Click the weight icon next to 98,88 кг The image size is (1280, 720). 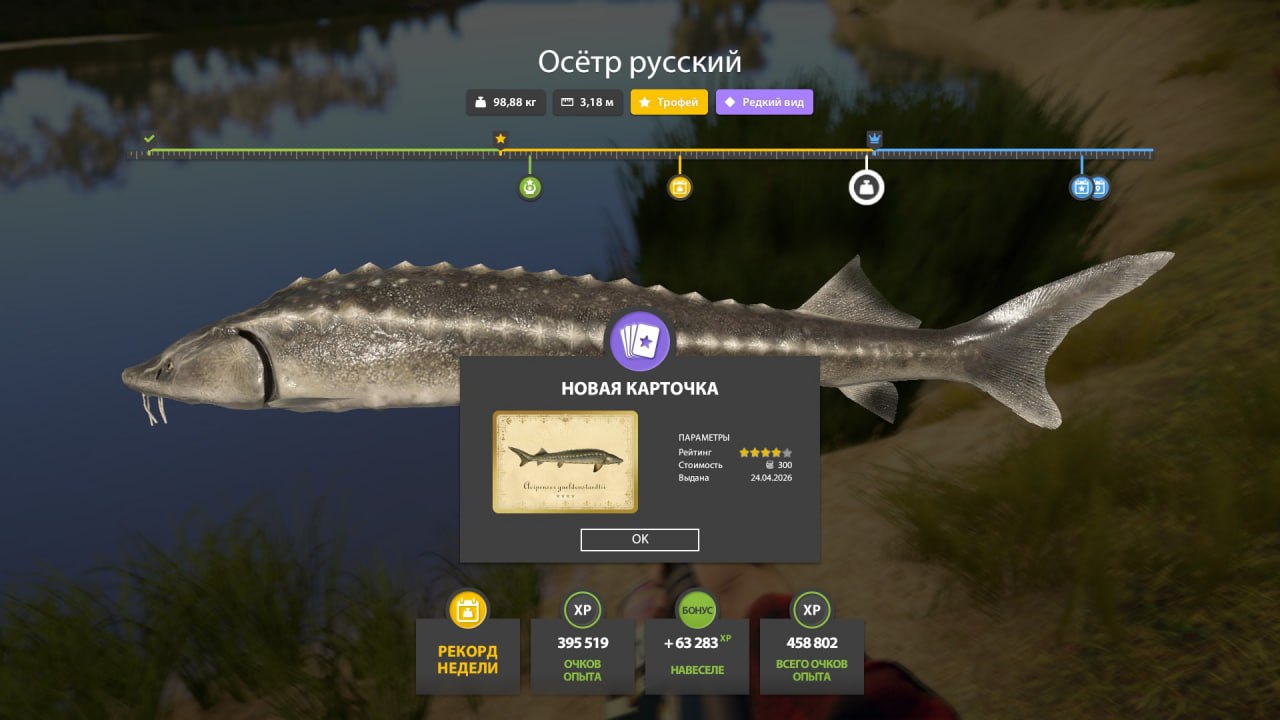481,102
